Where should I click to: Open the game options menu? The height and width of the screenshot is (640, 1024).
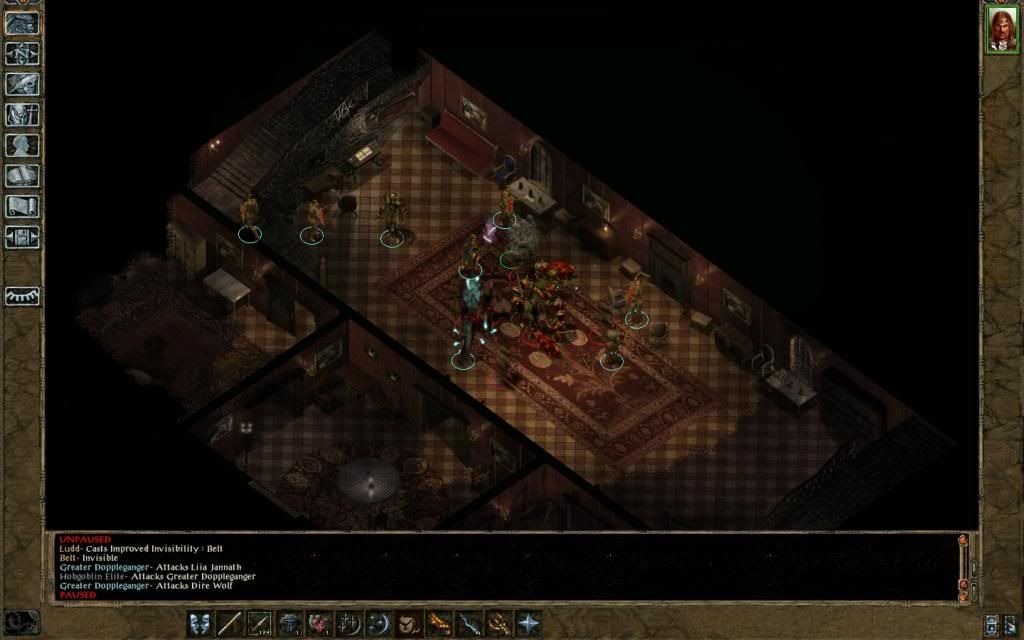(x=22, y=237)
